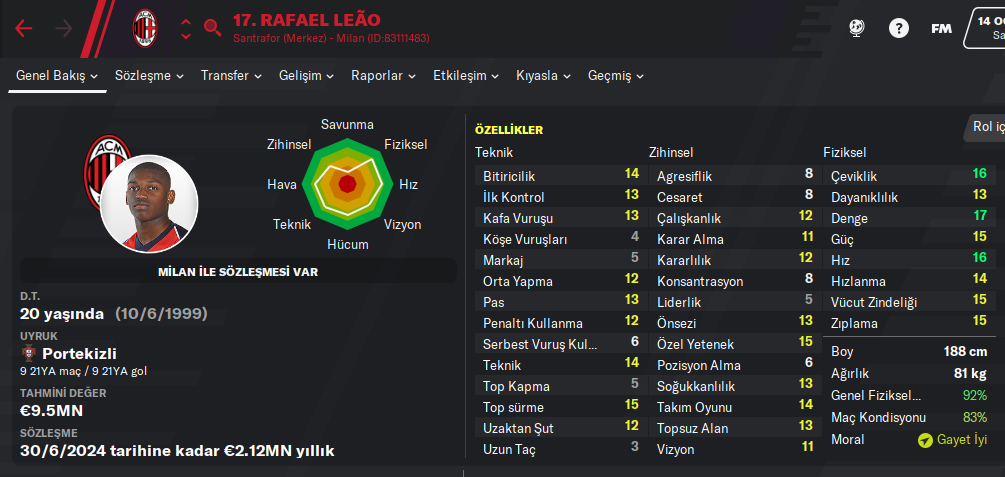Click the attribute radar polygon chart
The width and height of the screenshot is (1005, 477).
(x=347, y=183)
